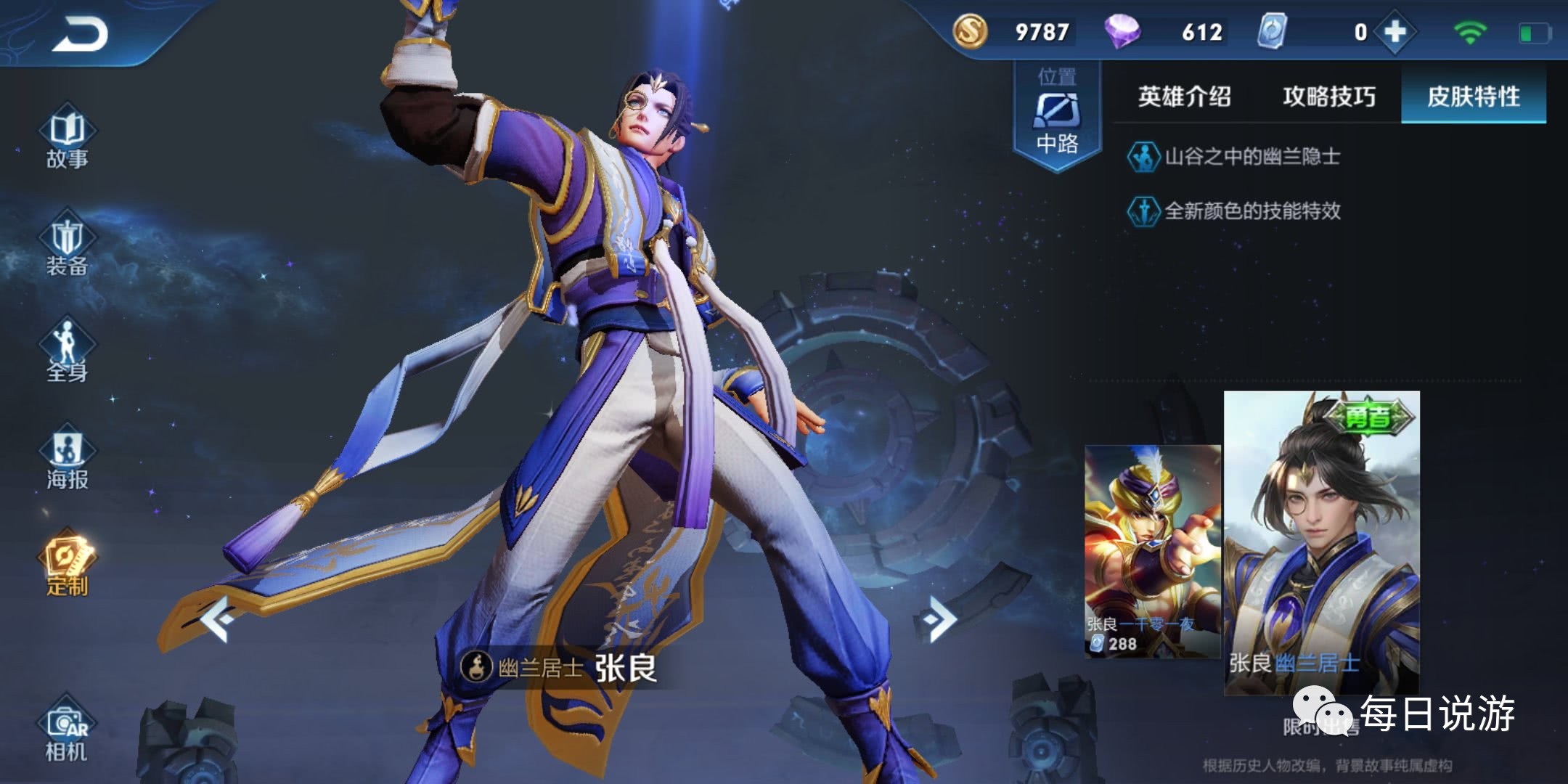Go back using the return arrow
This screenshot has width=1568, height=784.
tap(80, 34)
